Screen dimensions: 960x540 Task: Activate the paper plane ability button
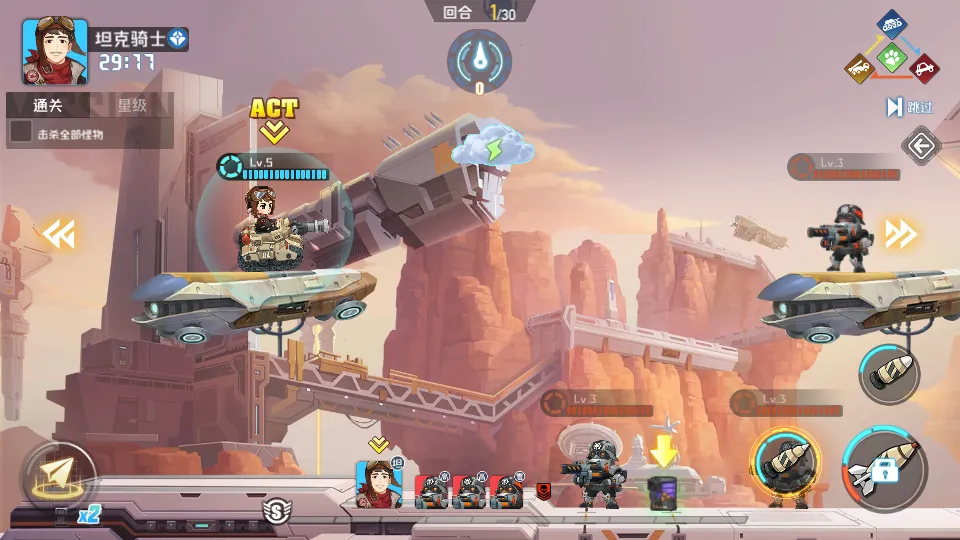coord(58,476)
